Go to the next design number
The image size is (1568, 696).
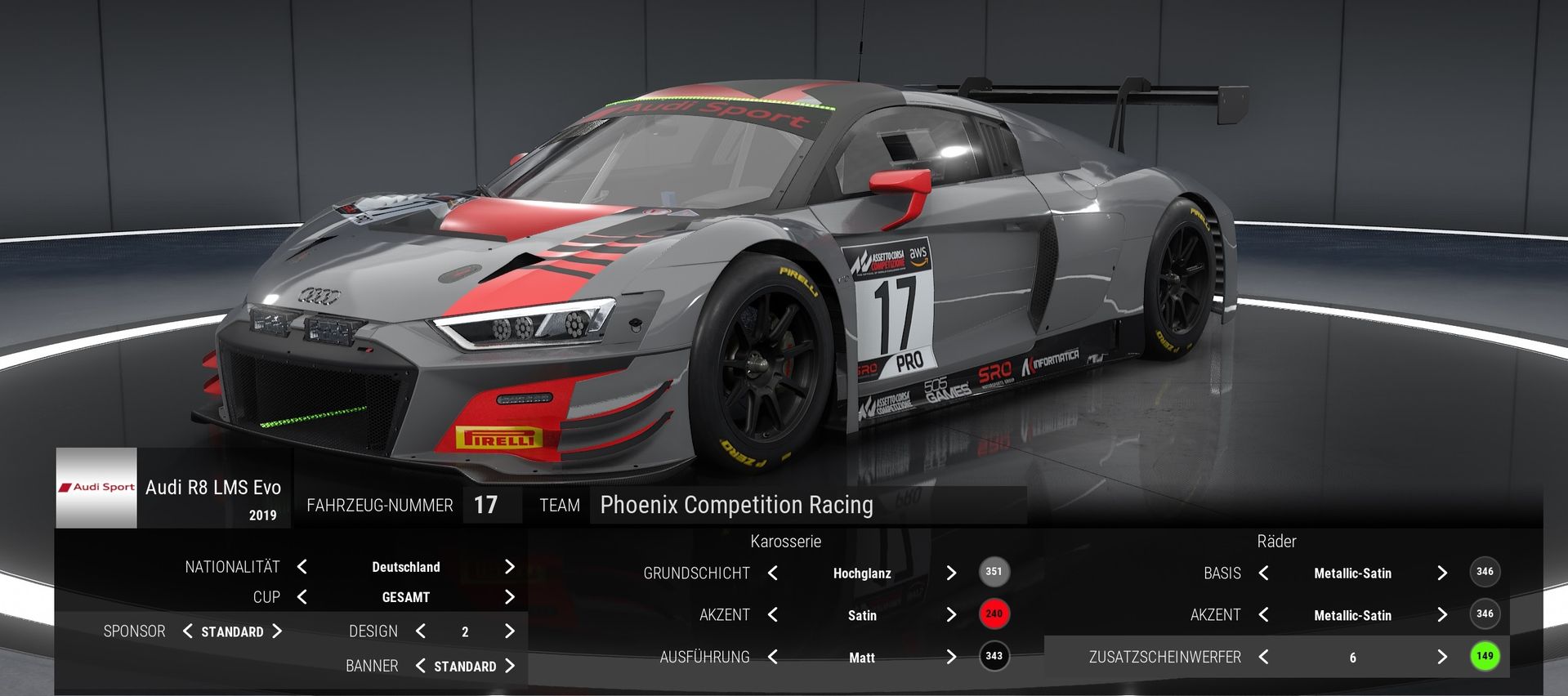click(x=510, y=631)
